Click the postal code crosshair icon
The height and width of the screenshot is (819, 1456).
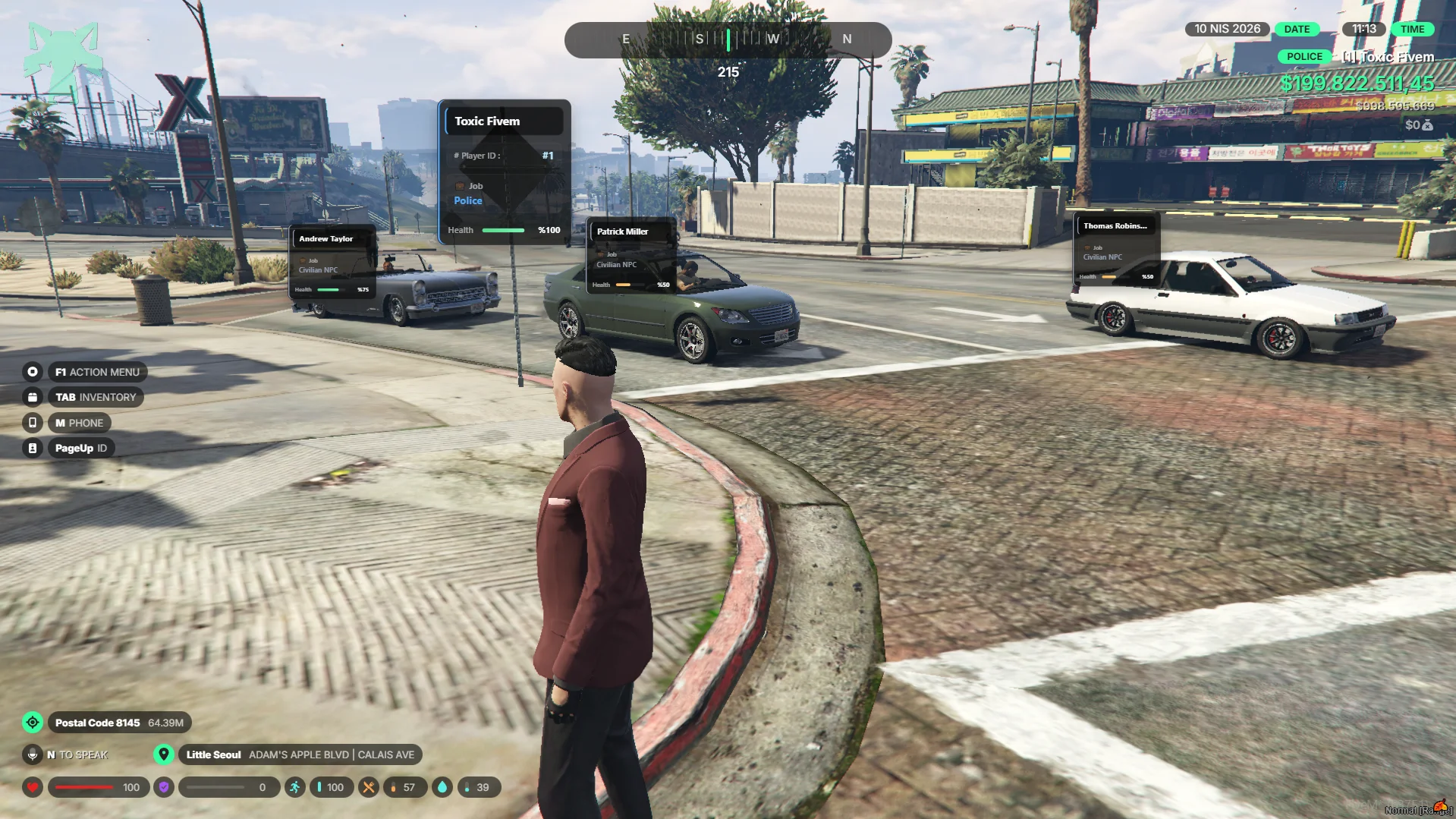pyautogui.click(x=33, y=723)
